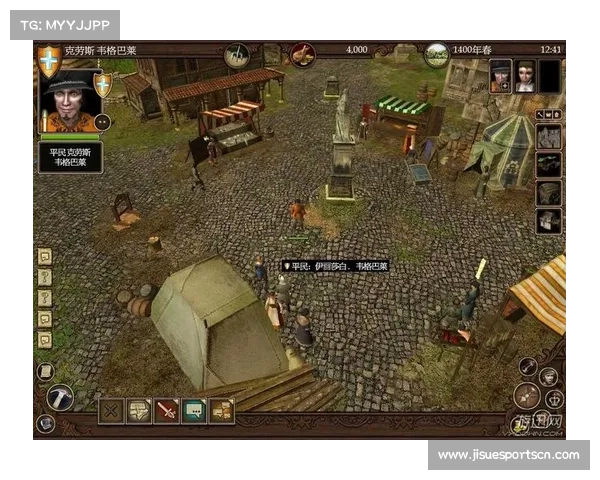Select the dark-haired woman family portrait
Viewport: 600px width, 480px height.
525,77
